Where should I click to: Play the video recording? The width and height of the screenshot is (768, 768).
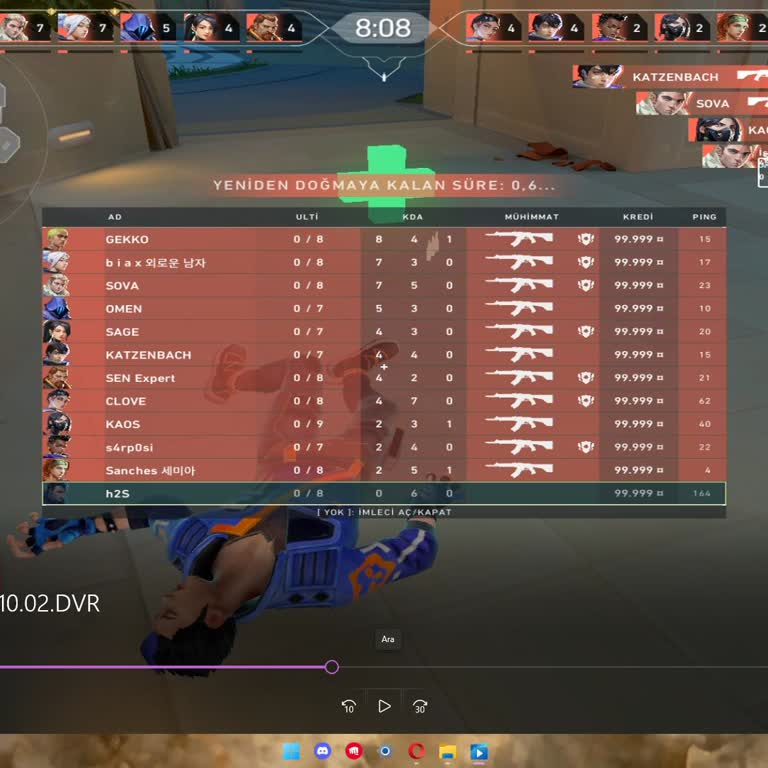click(x=384, y=706)
